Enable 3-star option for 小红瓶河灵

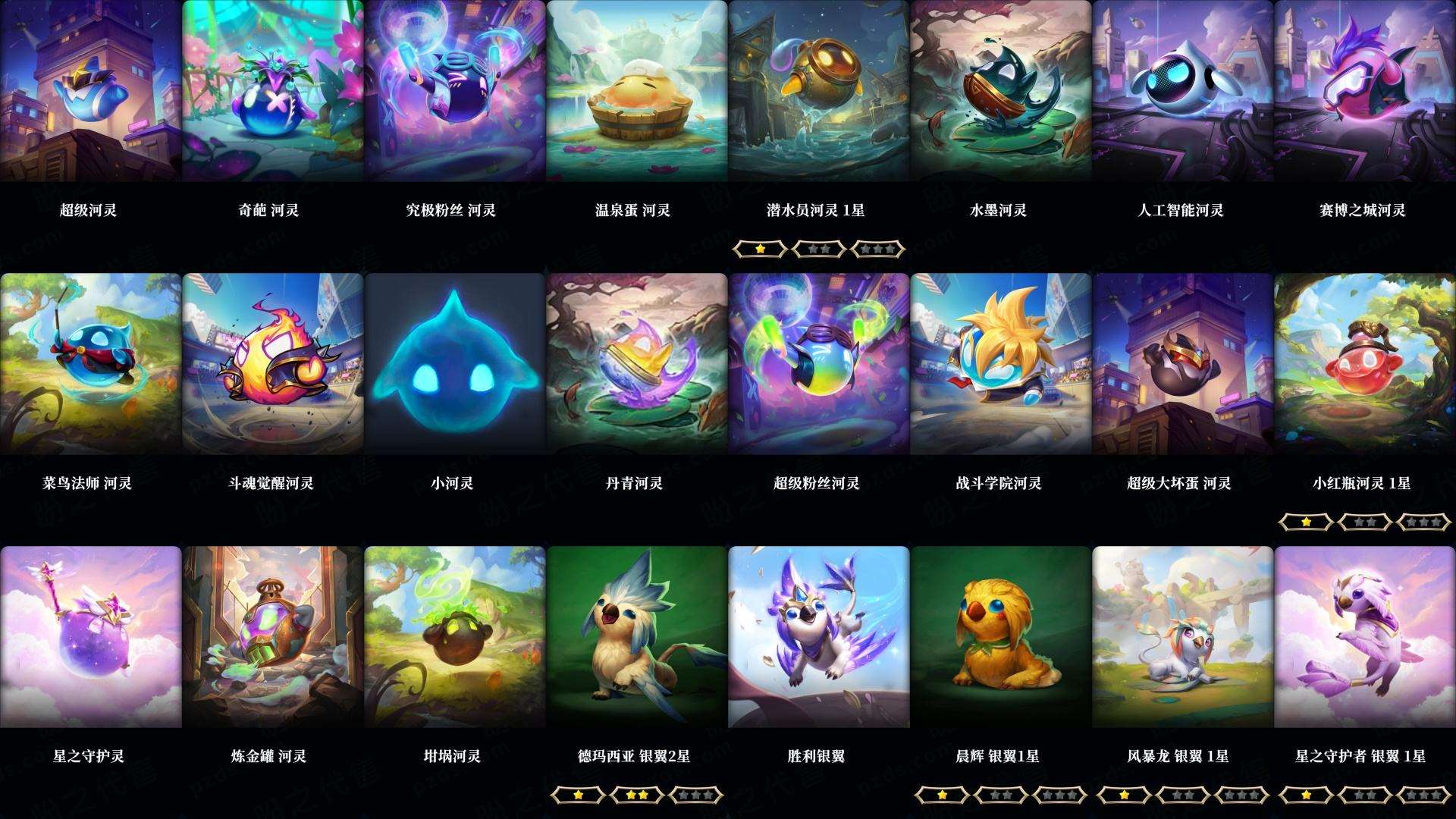[x=1425, y=522]
